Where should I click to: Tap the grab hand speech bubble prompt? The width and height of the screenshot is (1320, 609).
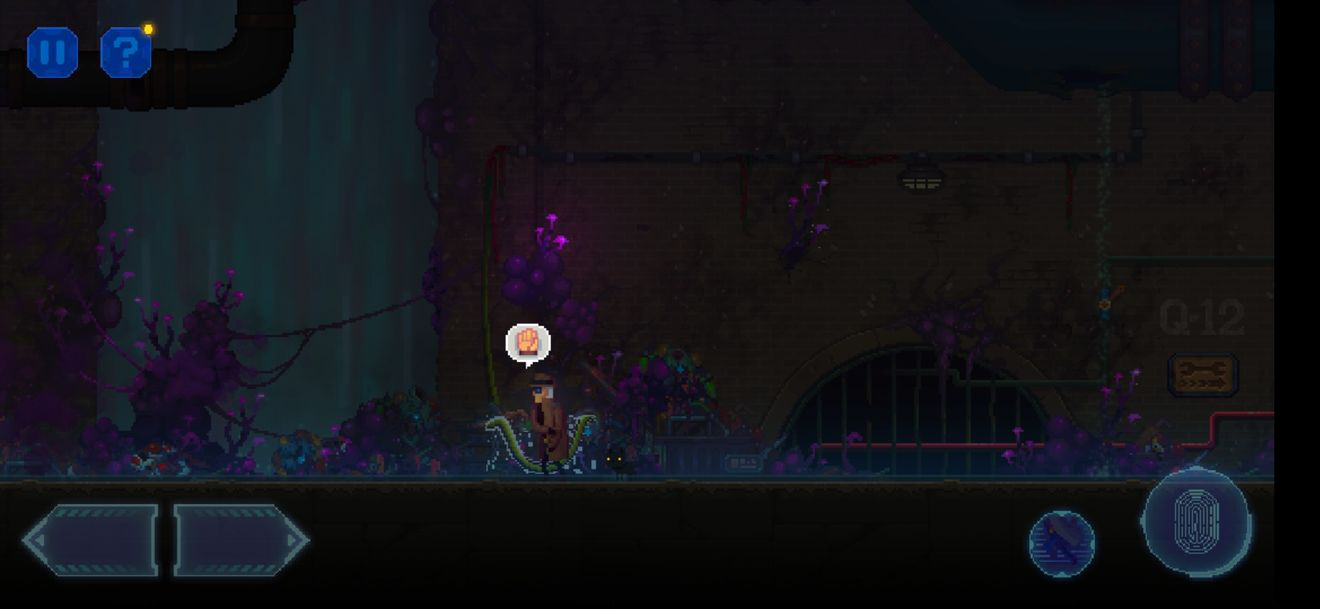coord(528,344)
